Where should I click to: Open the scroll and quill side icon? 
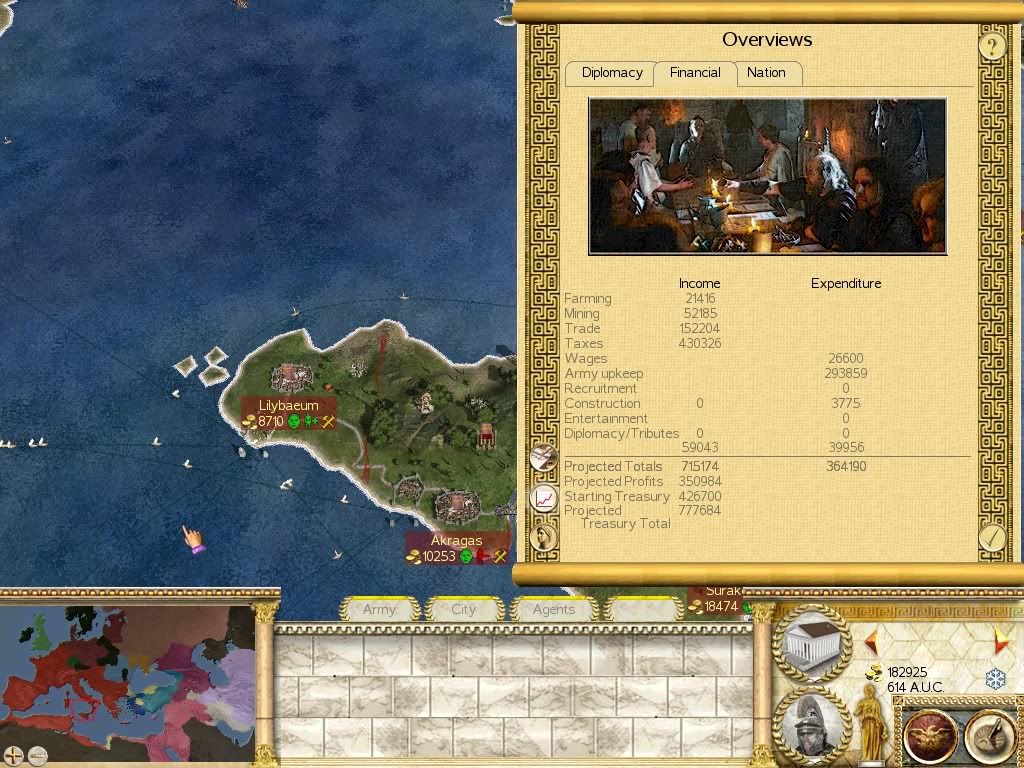click(x=544, y=457)
